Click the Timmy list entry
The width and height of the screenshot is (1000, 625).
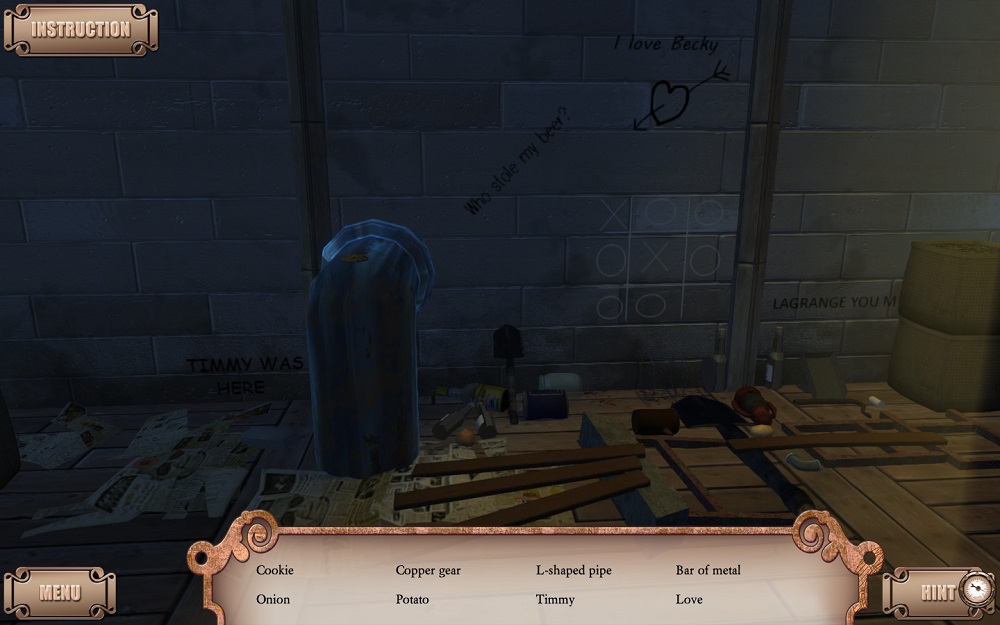point(555,599)
